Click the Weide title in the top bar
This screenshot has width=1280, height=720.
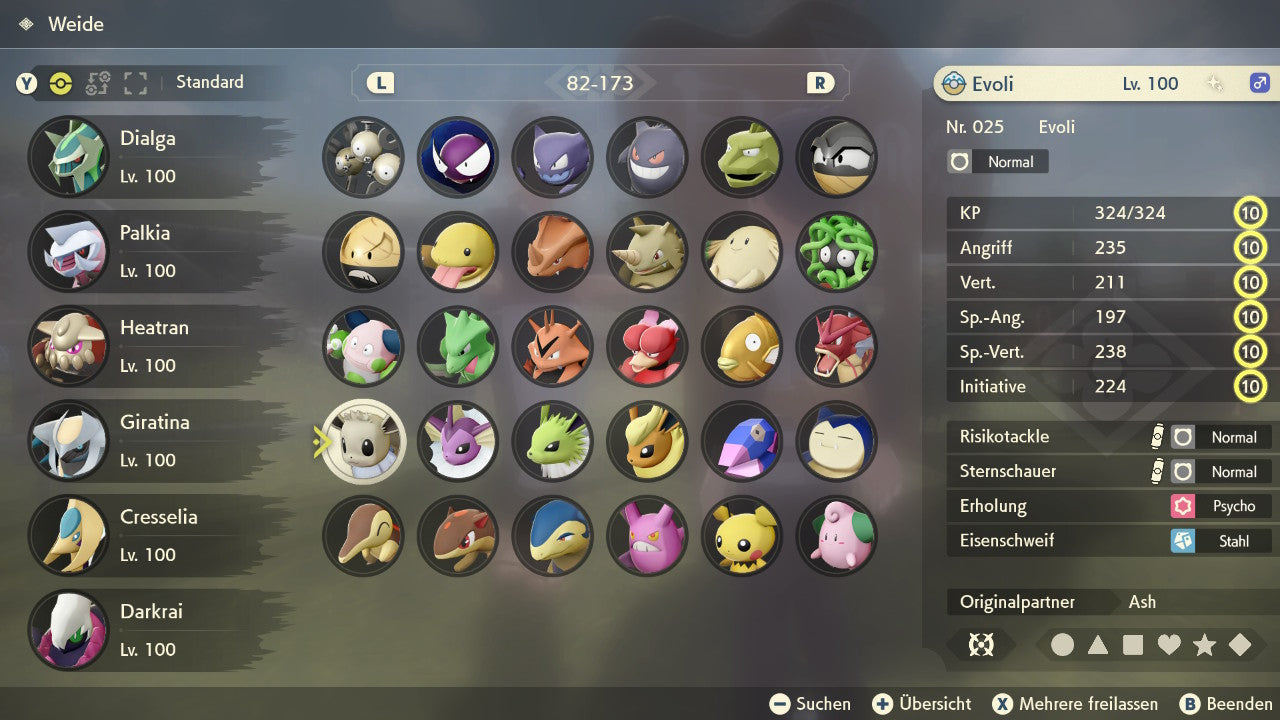click(x=78, y=23)
